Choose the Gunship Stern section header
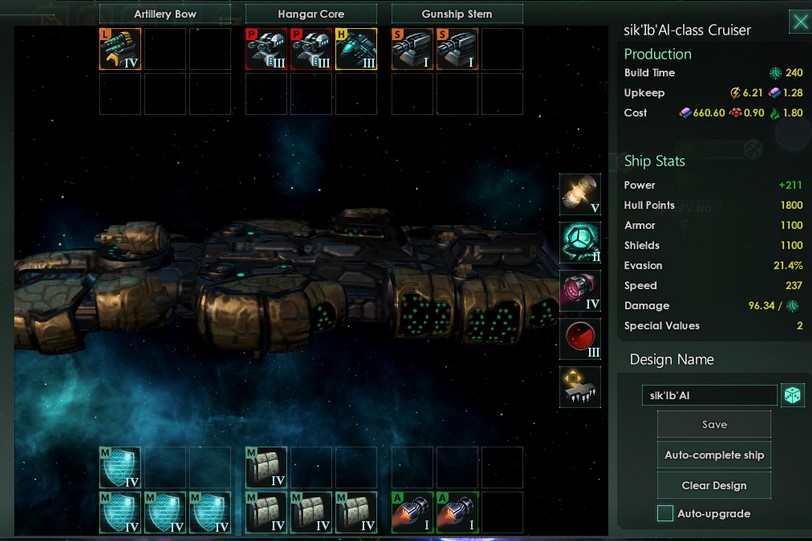This screenshot has width=812, height=541. click(457, 14)
